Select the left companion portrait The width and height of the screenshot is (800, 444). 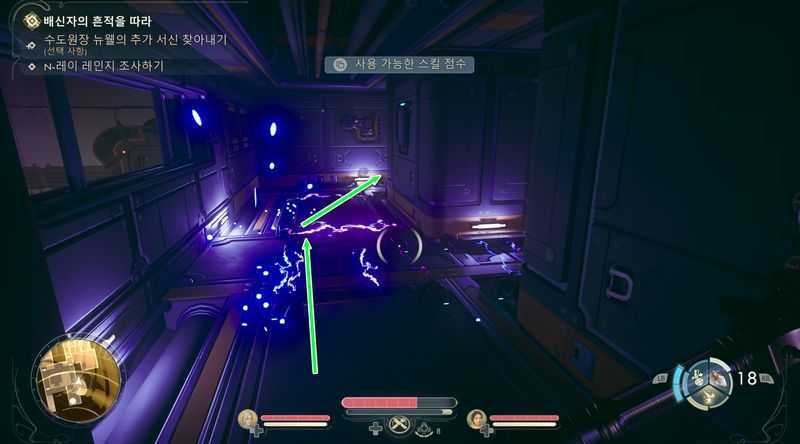247,418
